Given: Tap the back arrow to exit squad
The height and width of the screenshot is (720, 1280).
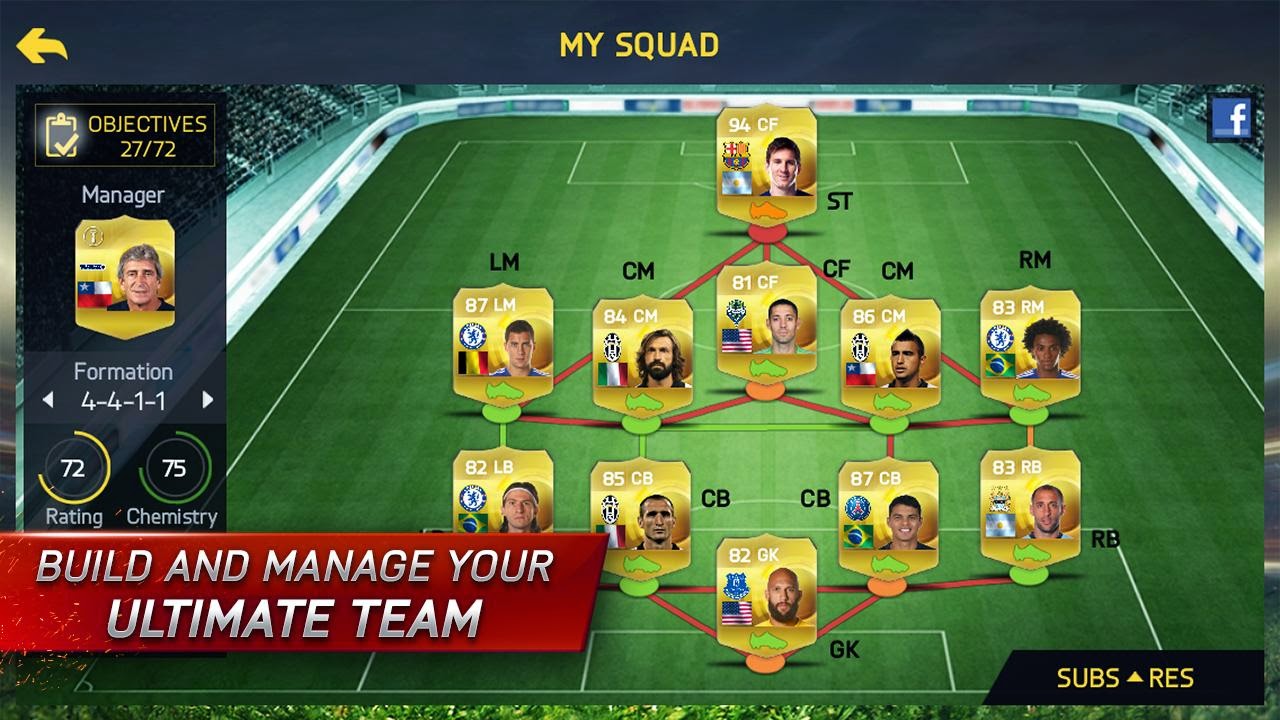Looking at the screenshot, I should pos(40,44).
